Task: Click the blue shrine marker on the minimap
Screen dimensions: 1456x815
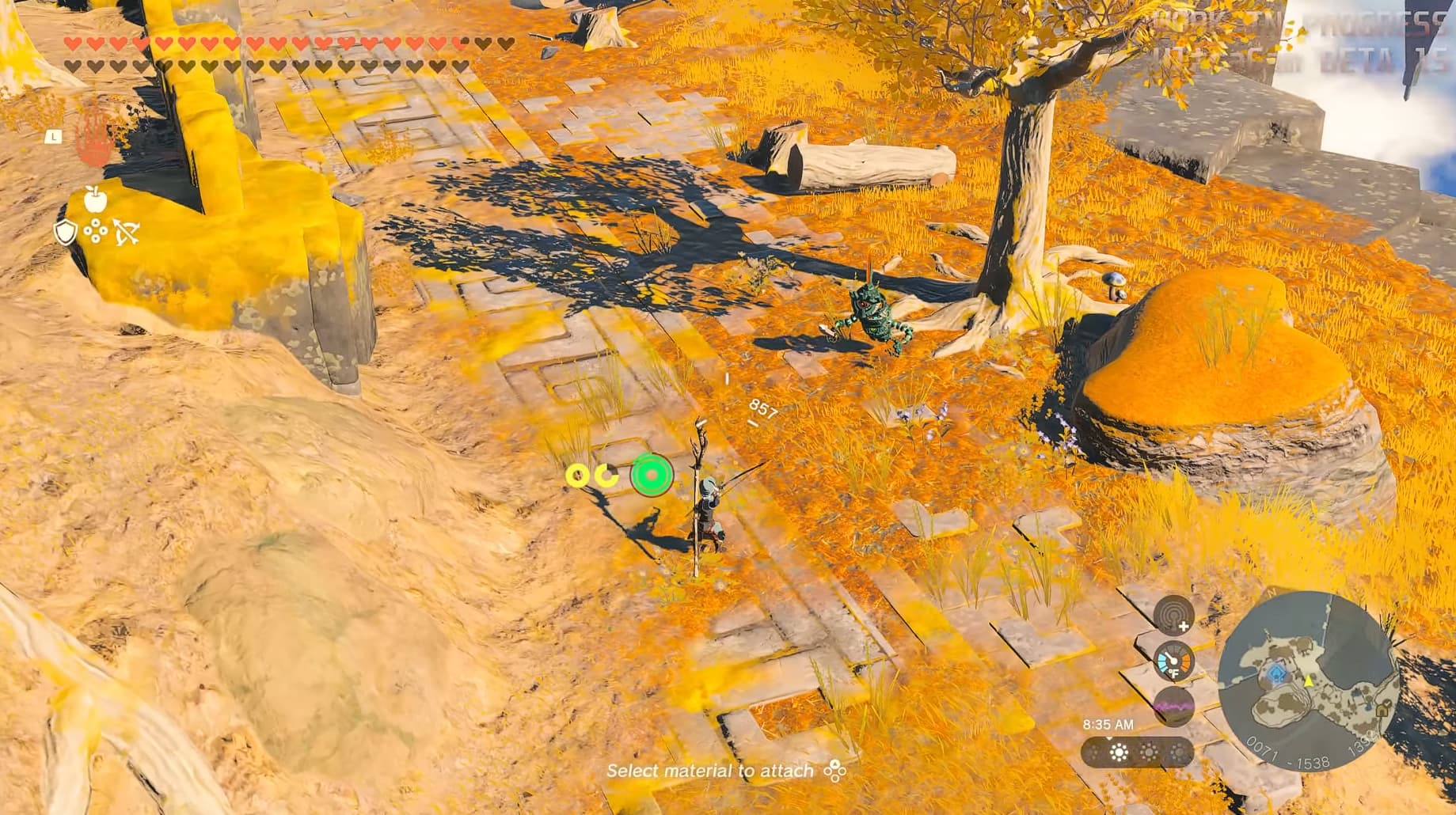Action: (1276, 674)
